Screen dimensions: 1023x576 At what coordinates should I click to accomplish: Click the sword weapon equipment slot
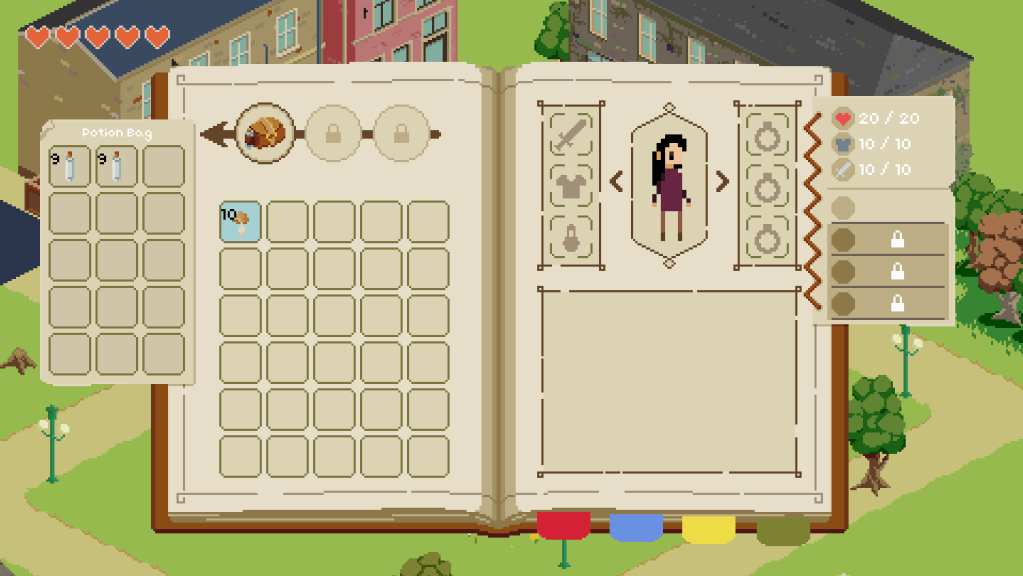tap(571, 134)
